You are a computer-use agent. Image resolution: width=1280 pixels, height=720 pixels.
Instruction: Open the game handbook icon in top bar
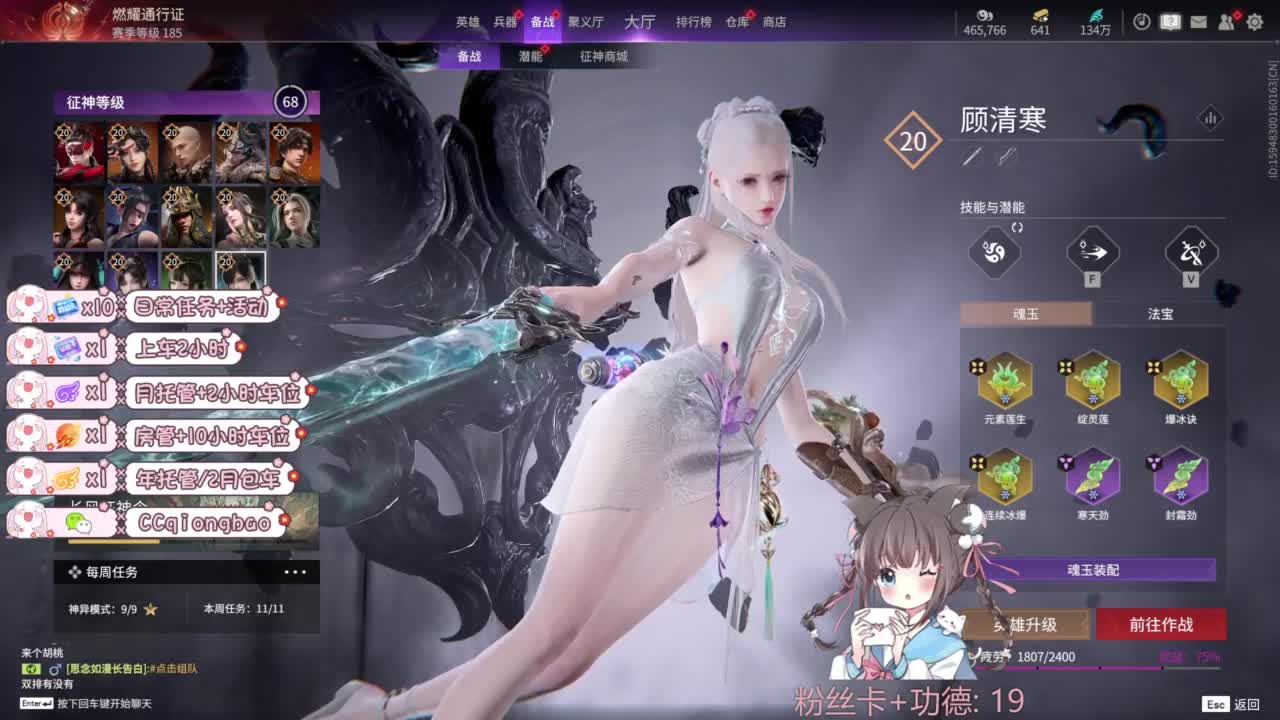pyautogui.click(x=1170, y=21)
